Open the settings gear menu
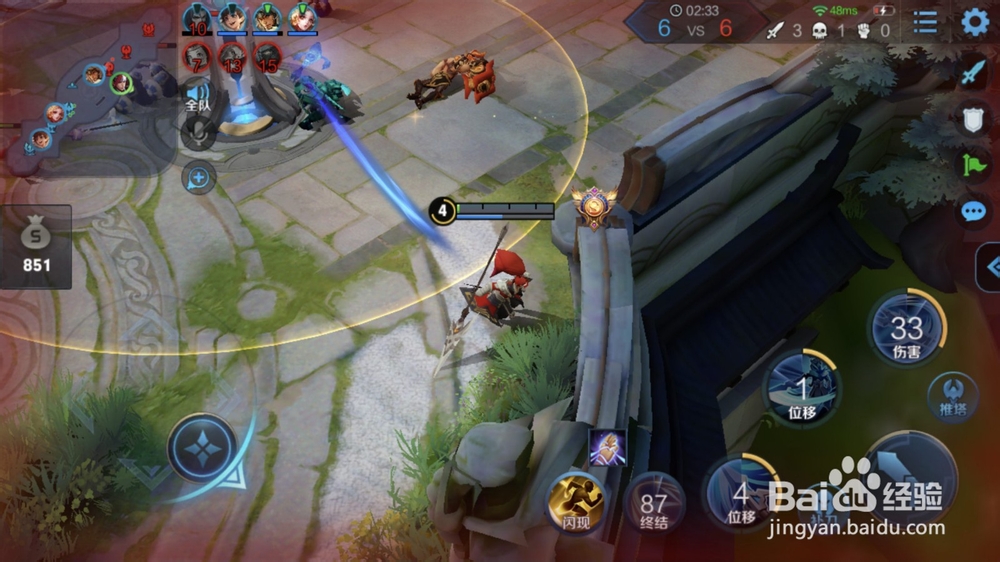Viewport: 1000px width, 562px height. pyautogui.click(x=974, y=22)
